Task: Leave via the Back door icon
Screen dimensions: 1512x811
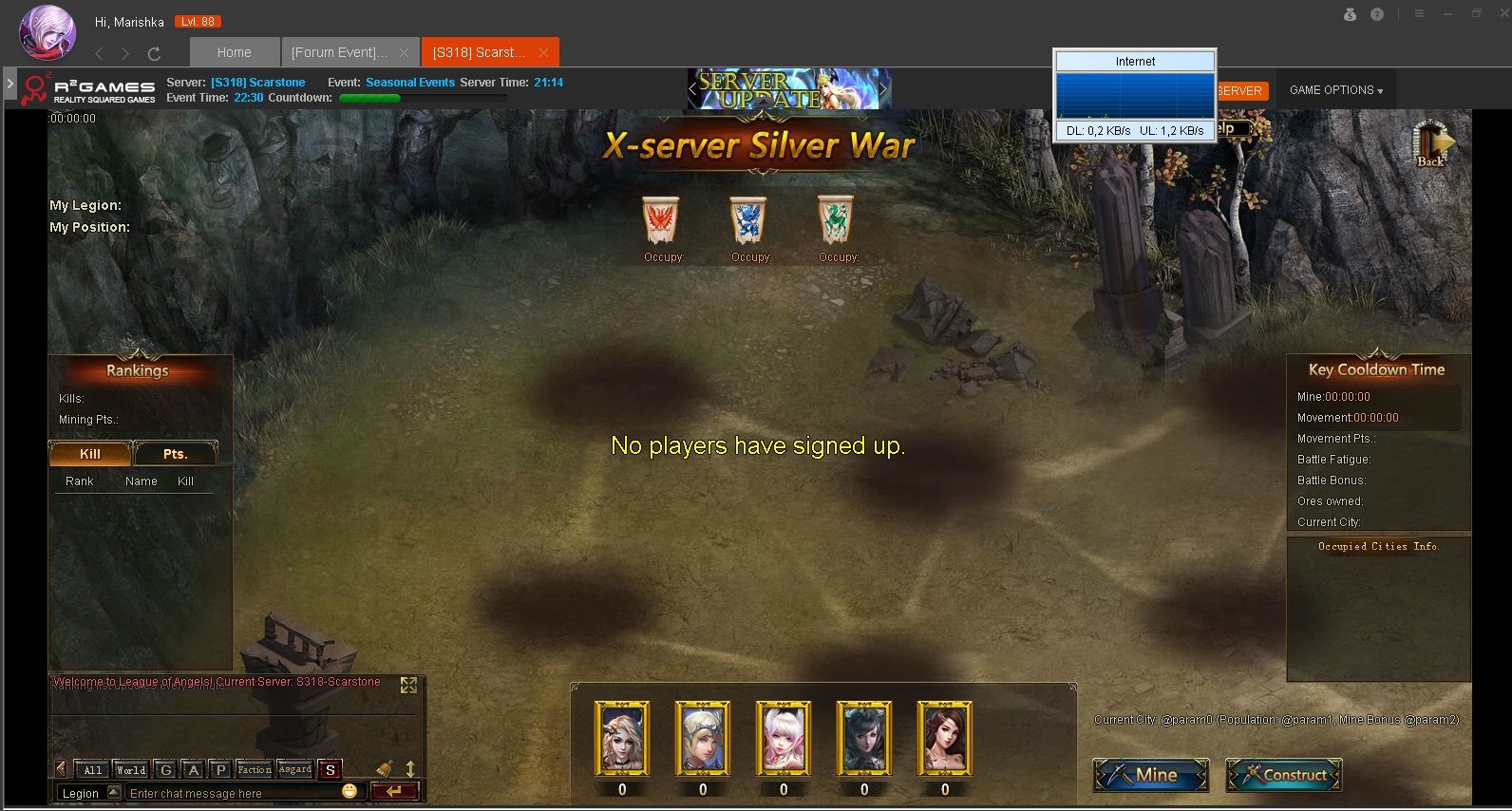Action: [1431, 144]
